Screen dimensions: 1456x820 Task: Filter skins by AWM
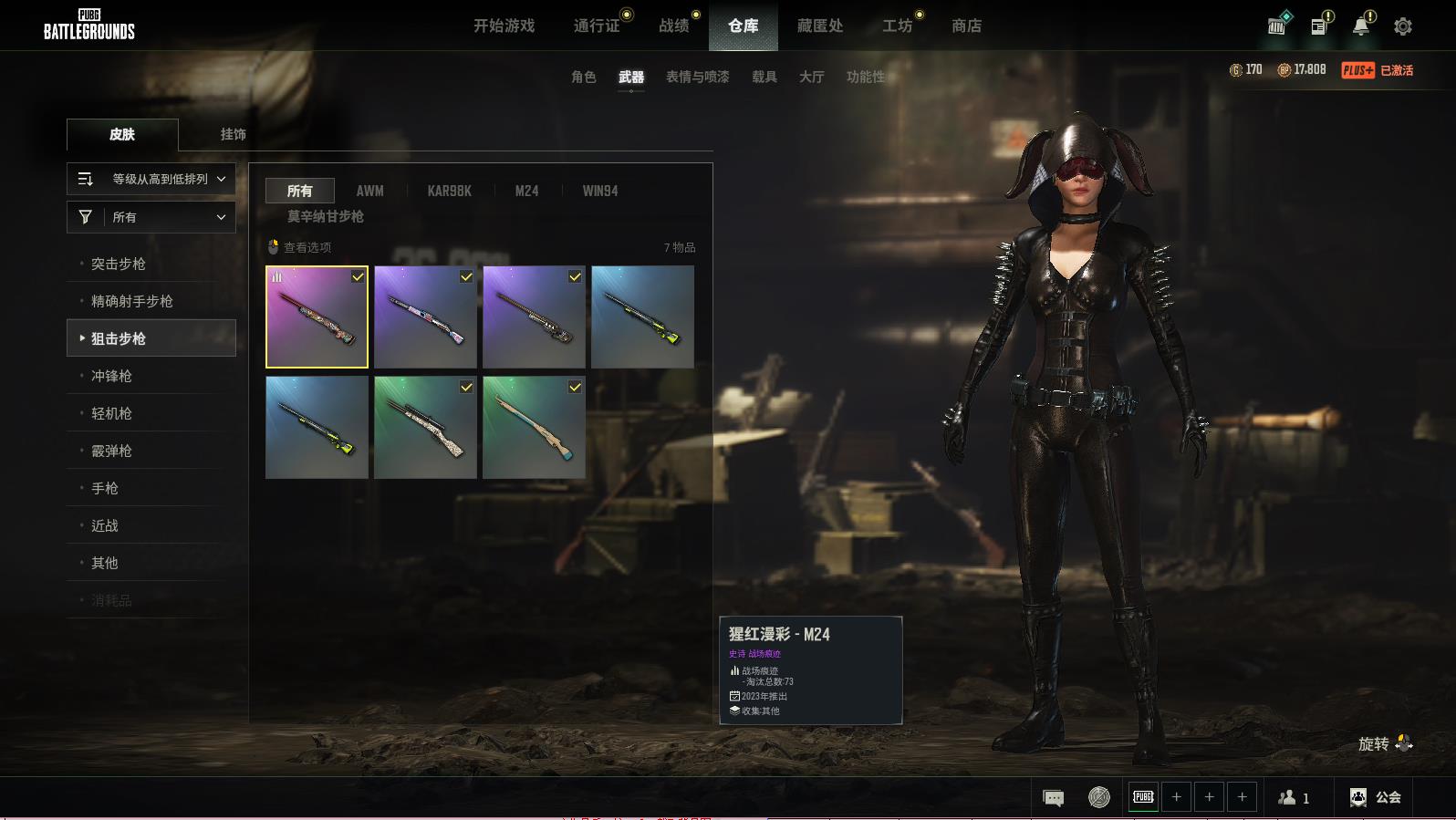coord(369,191)
